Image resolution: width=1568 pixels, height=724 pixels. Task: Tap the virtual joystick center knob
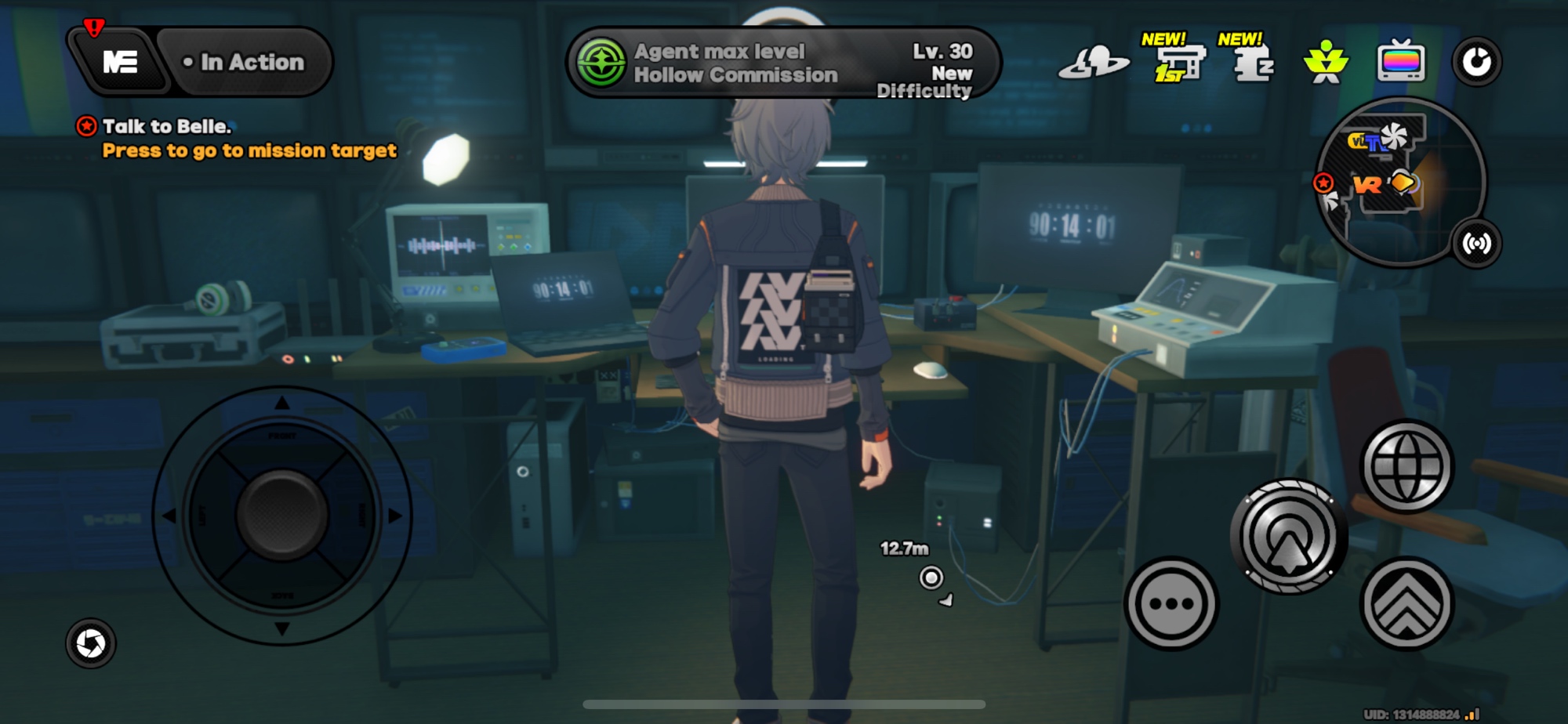coord(282,516)
